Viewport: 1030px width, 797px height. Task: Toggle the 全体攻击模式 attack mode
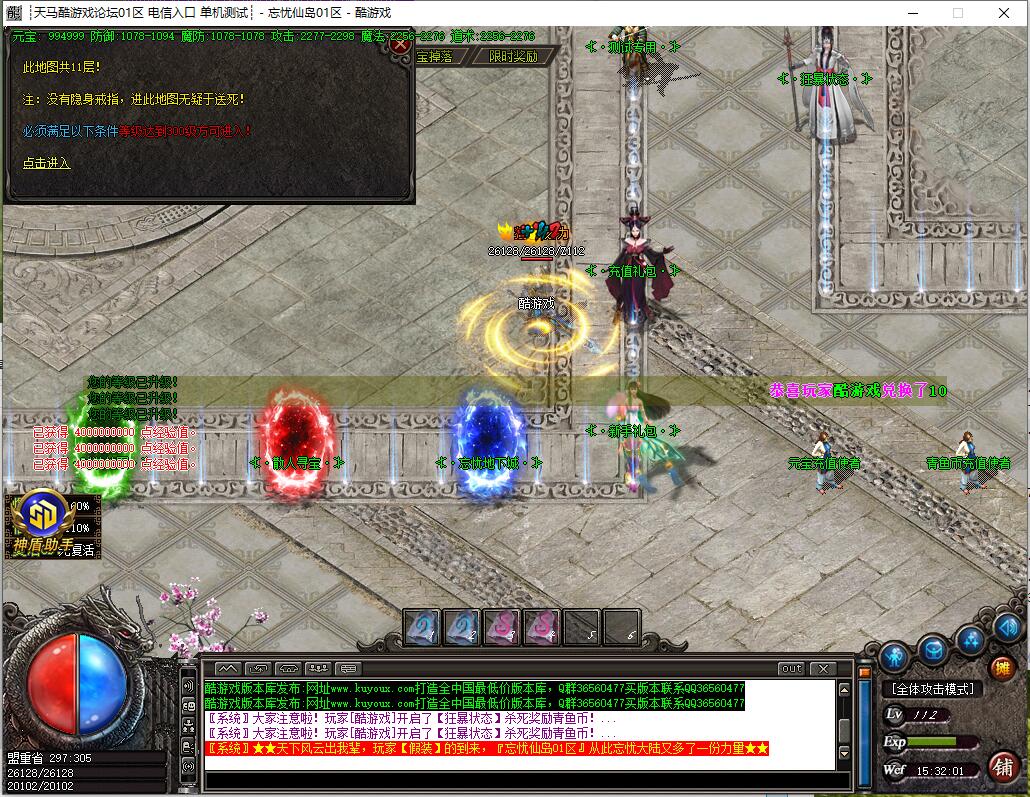point(931,689)
